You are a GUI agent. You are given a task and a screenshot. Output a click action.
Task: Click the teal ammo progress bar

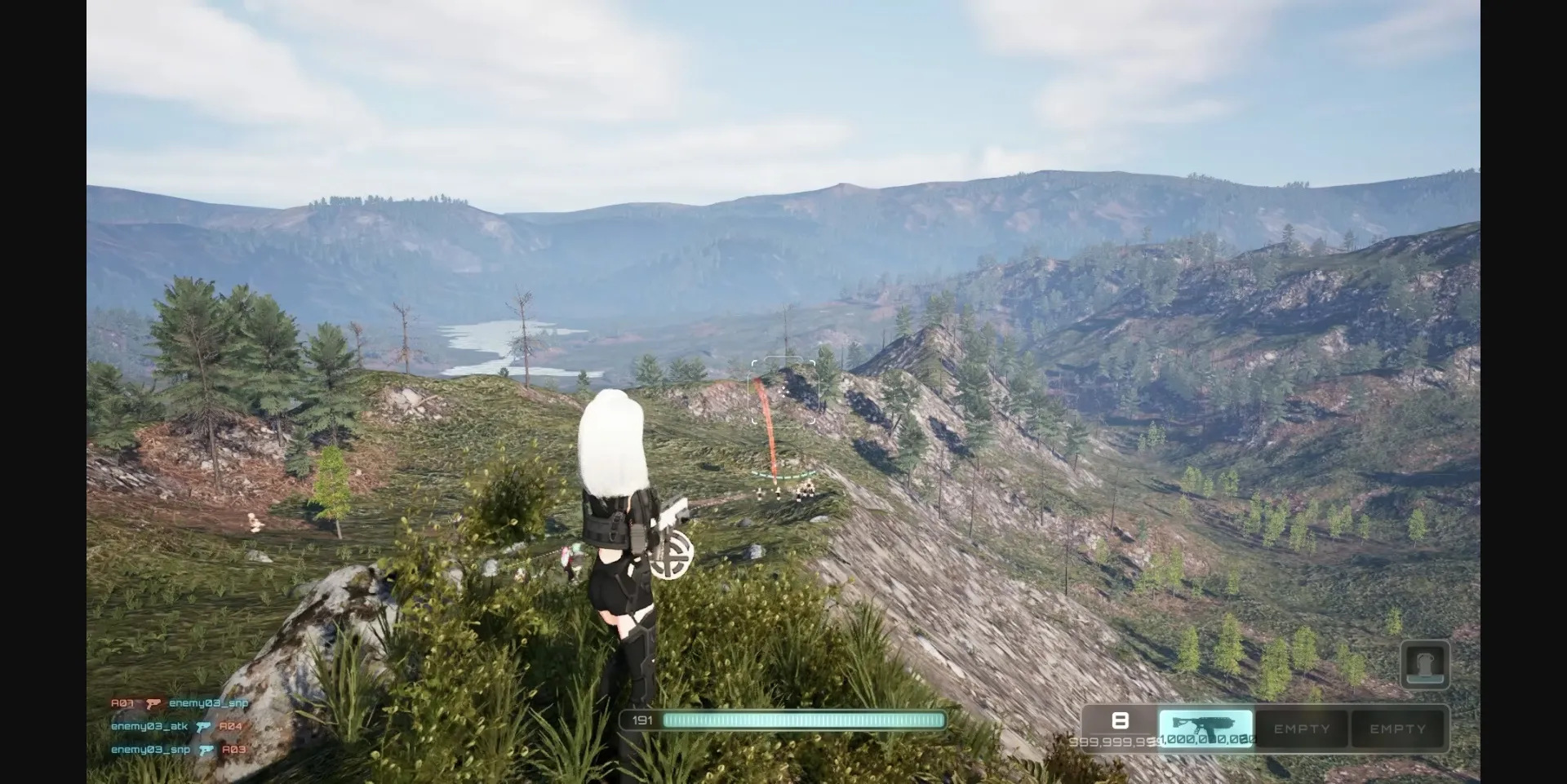click(804, 721)
